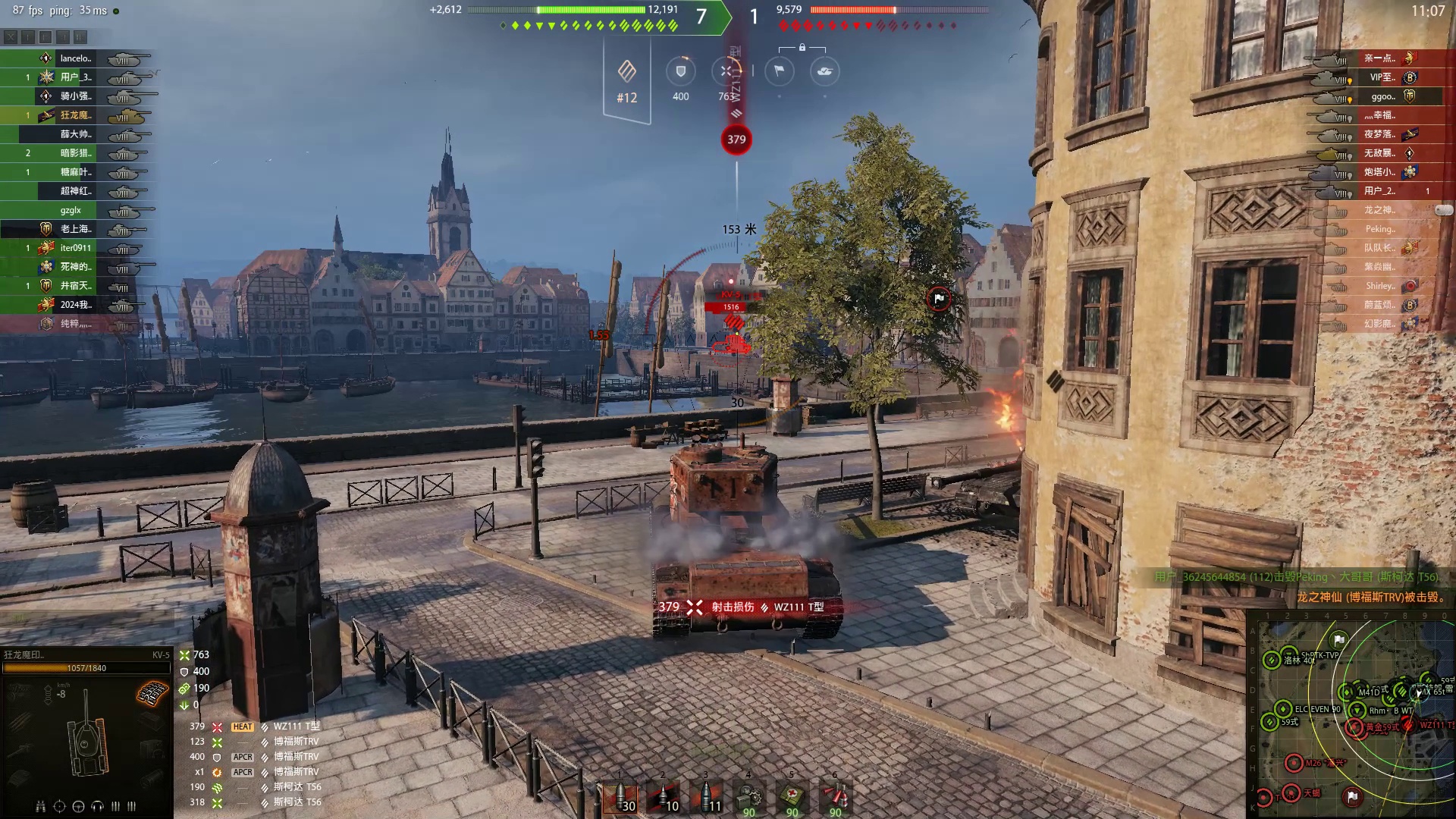Screen dimensions: 1456x819
Task: Click the blocked damage shield icon showing 400
Action: [680, 72]
